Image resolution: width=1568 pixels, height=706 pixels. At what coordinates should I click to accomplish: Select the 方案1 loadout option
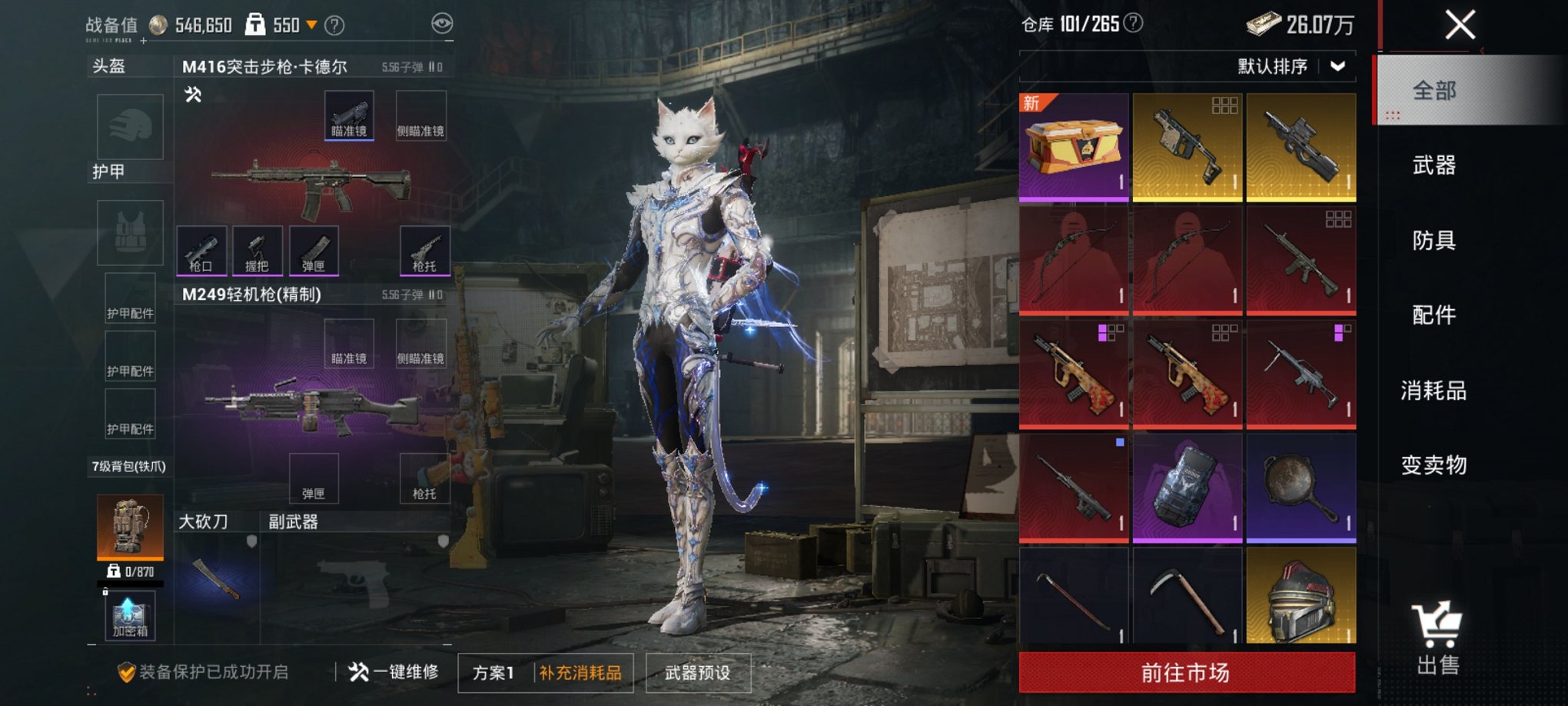[x=493, y=673]
